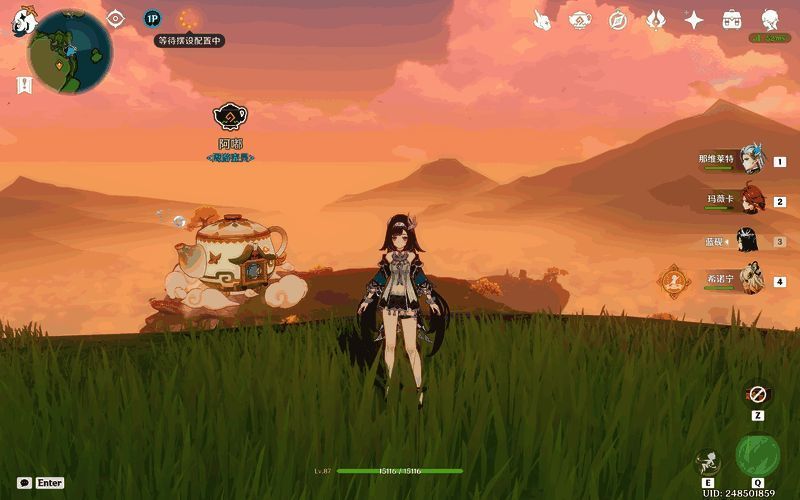The image size is (800, 500).
Task: Activate the green elemental burst icon
Action: (x=757, y=455)
